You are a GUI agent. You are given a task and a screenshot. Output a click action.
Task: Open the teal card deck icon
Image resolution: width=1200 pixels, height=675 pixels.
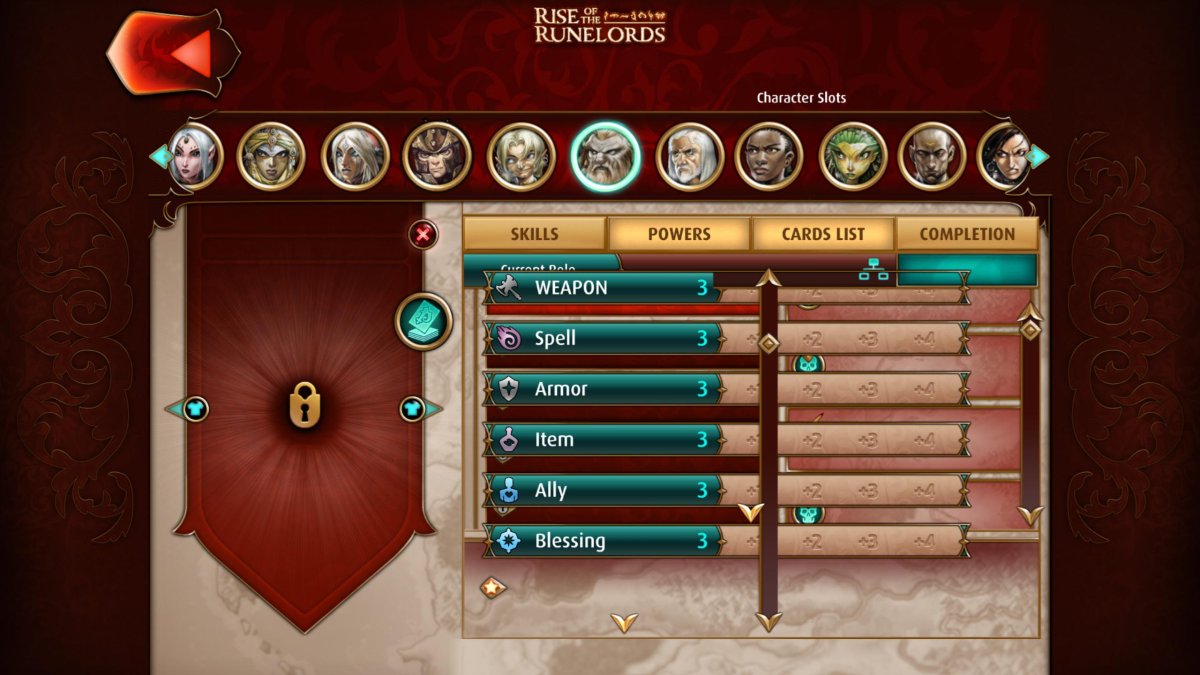(x=424, y=321)
